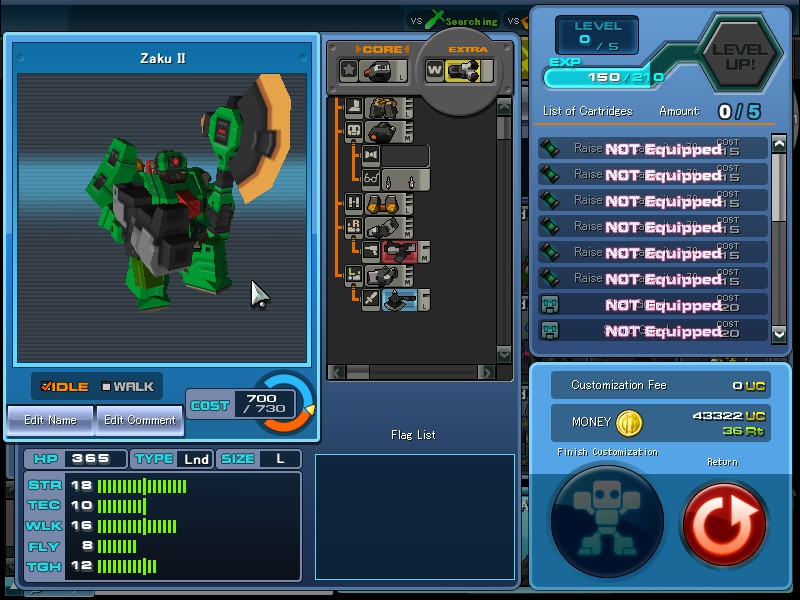Confirm with the Finish Customization robot button
Image resolution: width=800 pixels, height=600 pixels.
tap(606, 521)
